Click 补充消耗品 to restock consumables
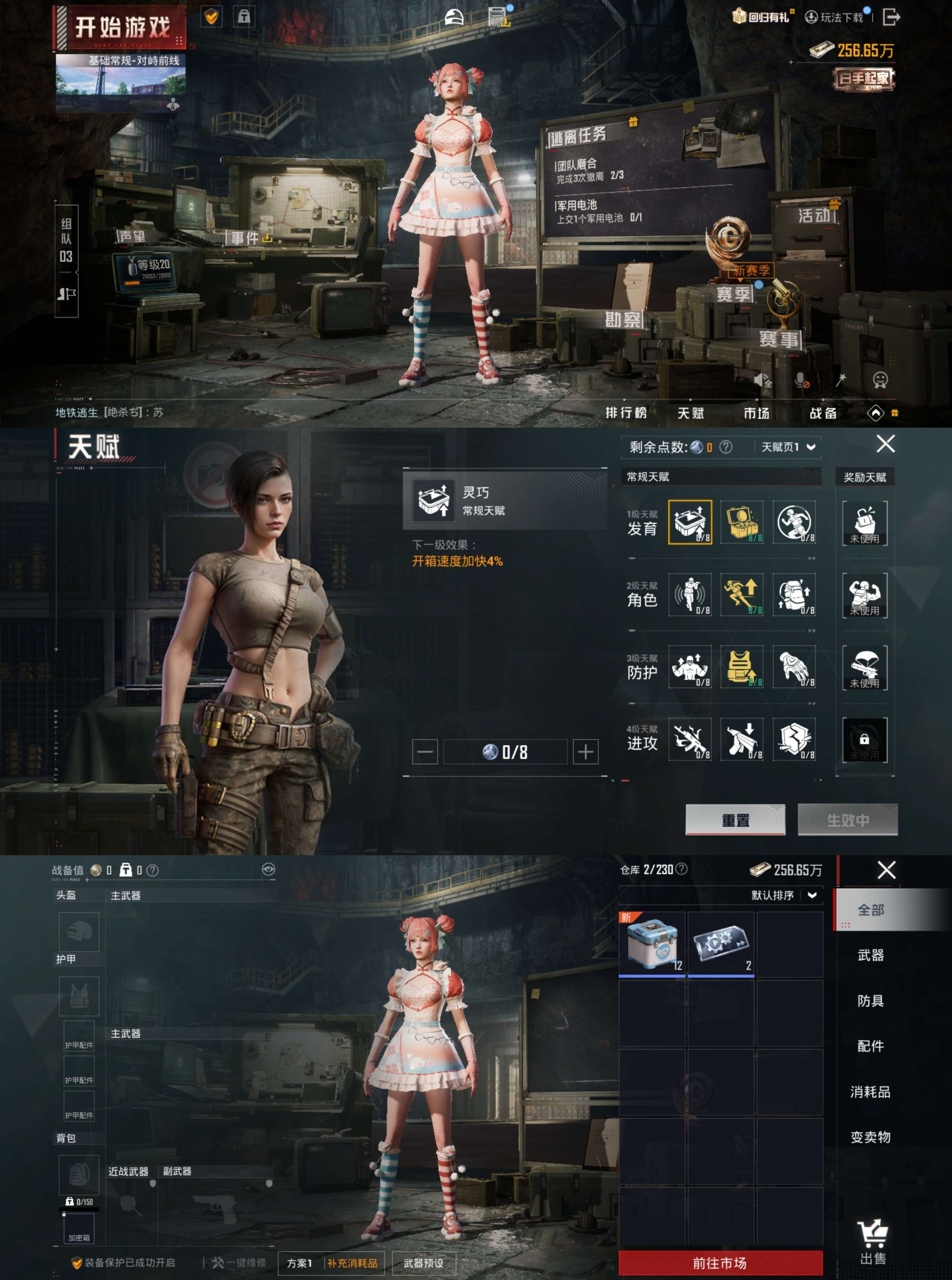This screenshot has height=1280, width=952. pos(352,1263)
